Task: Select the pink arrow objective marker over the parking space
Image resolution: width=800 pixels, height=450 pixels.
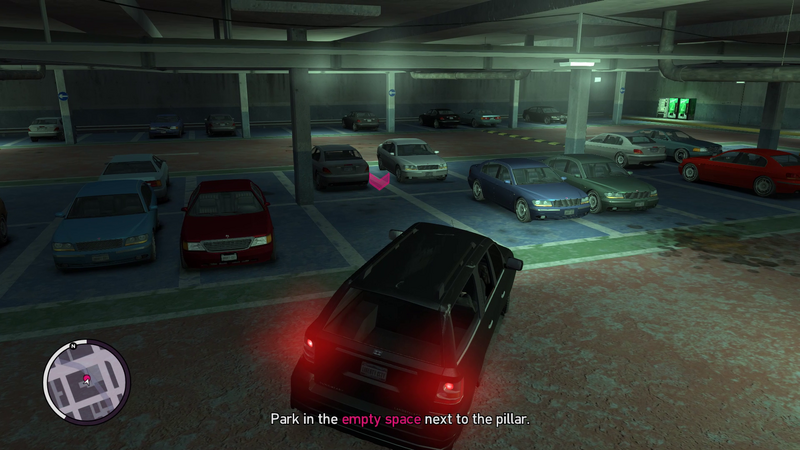Action: [380, 181]
